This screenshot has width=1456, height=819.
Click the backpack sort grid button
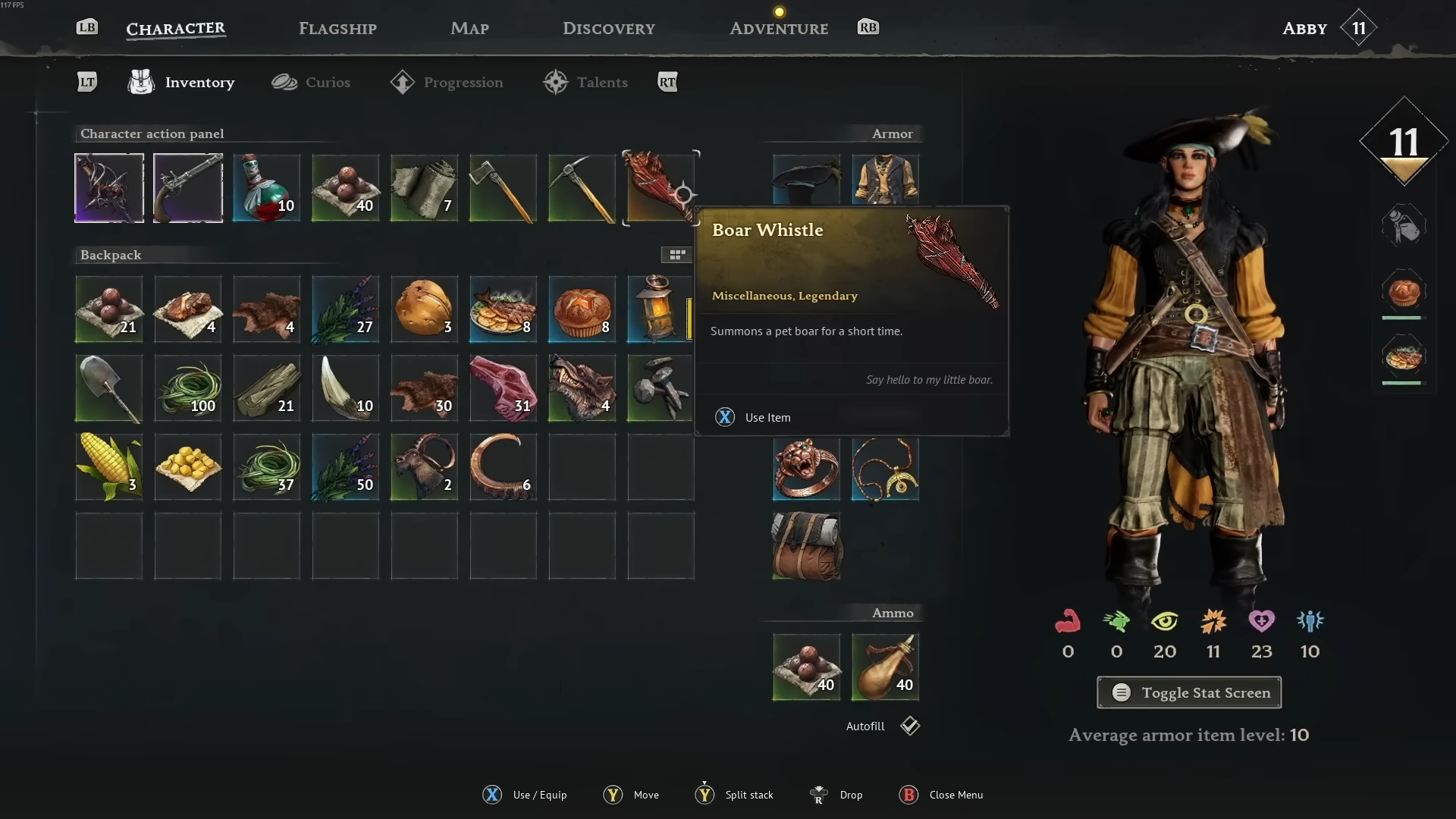point(676,255)
